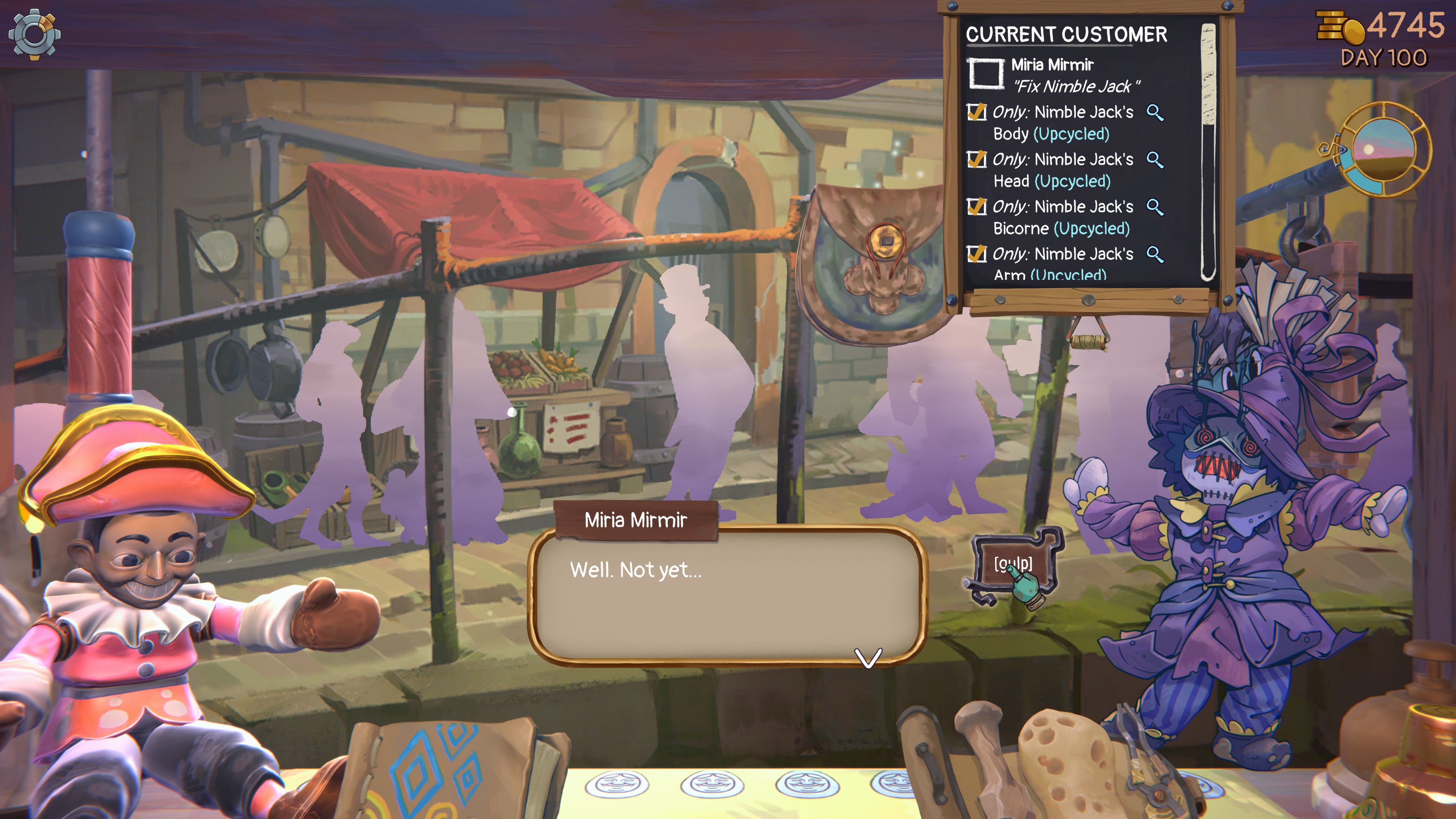Inspect Nimble Jack's Bicorne with magnifier
This screenshot has width=1456, height=819.
1154,207
